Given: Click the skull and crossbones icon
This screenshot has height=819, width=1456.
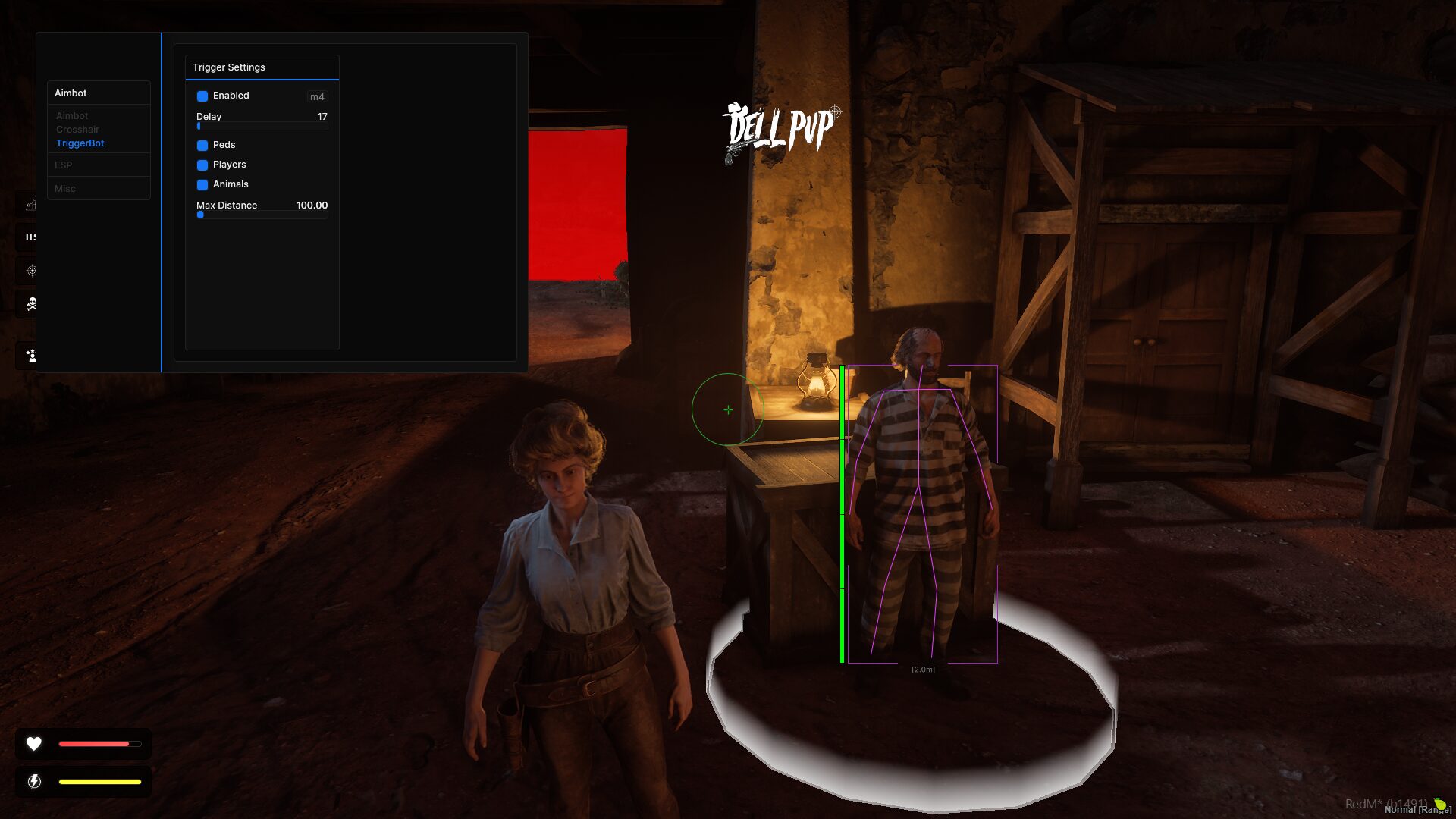Looking at the screenshot, I should pos(31,304).
